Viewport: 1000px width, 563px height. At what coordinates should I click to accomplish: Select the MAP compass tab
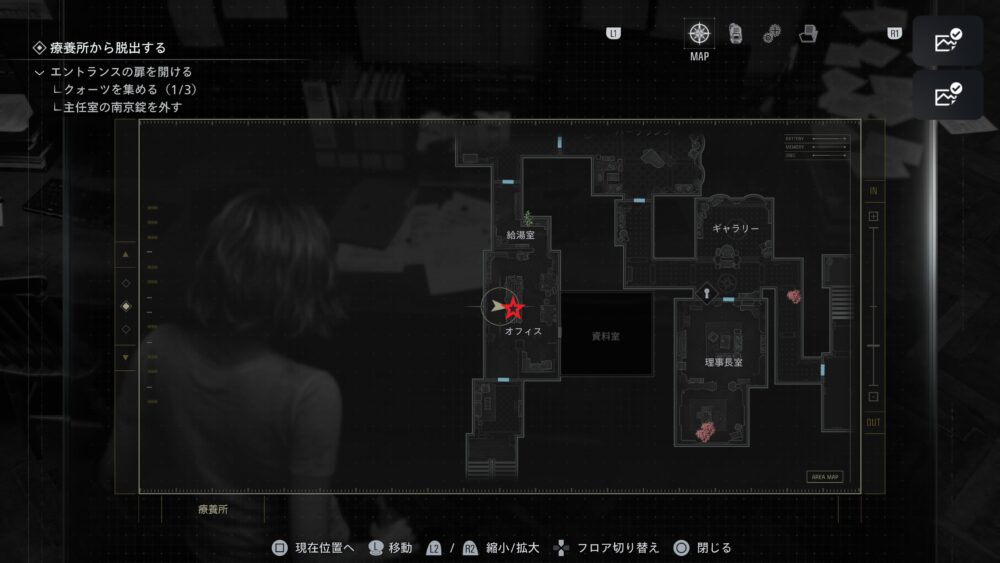pos(700,34)
